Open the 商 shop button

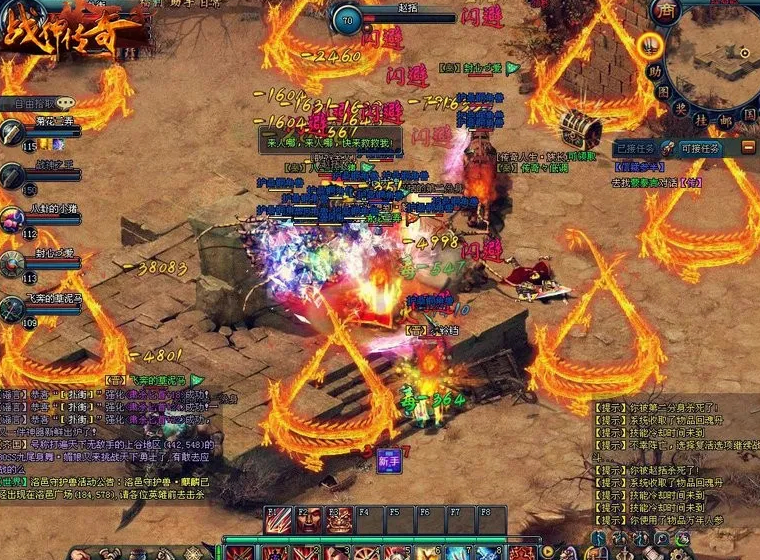coord(664,11)
